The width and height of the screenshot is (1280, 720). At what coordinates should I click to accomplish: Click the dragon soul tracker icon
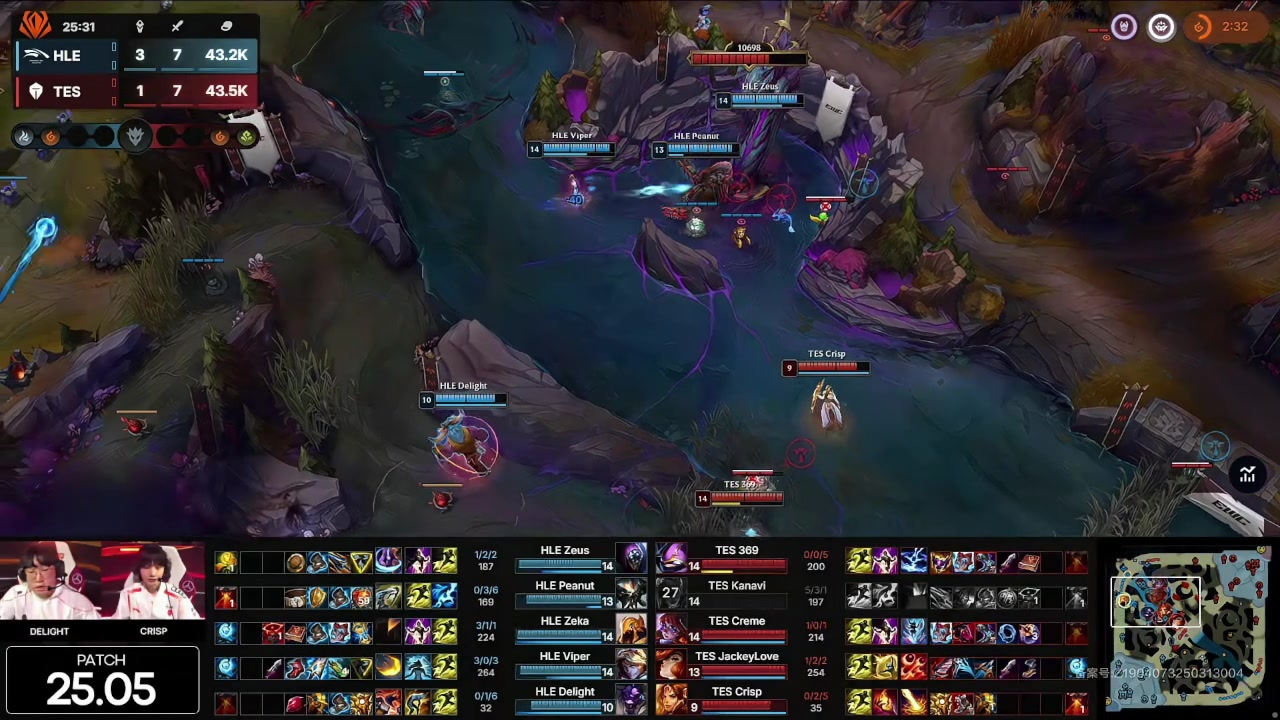135,136
